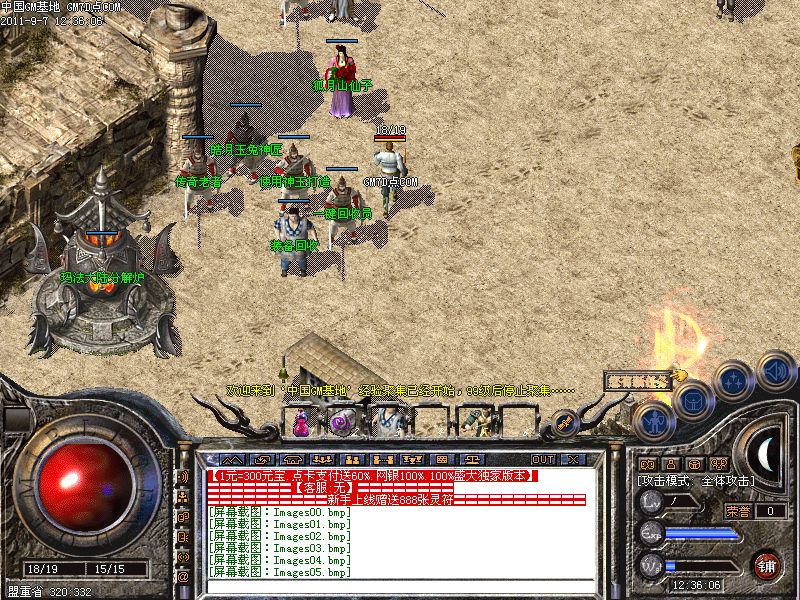This screenshot has height=600, width=800.
Task: Click the first orange icon above attack mode
Action: click(x=646, y=465)
